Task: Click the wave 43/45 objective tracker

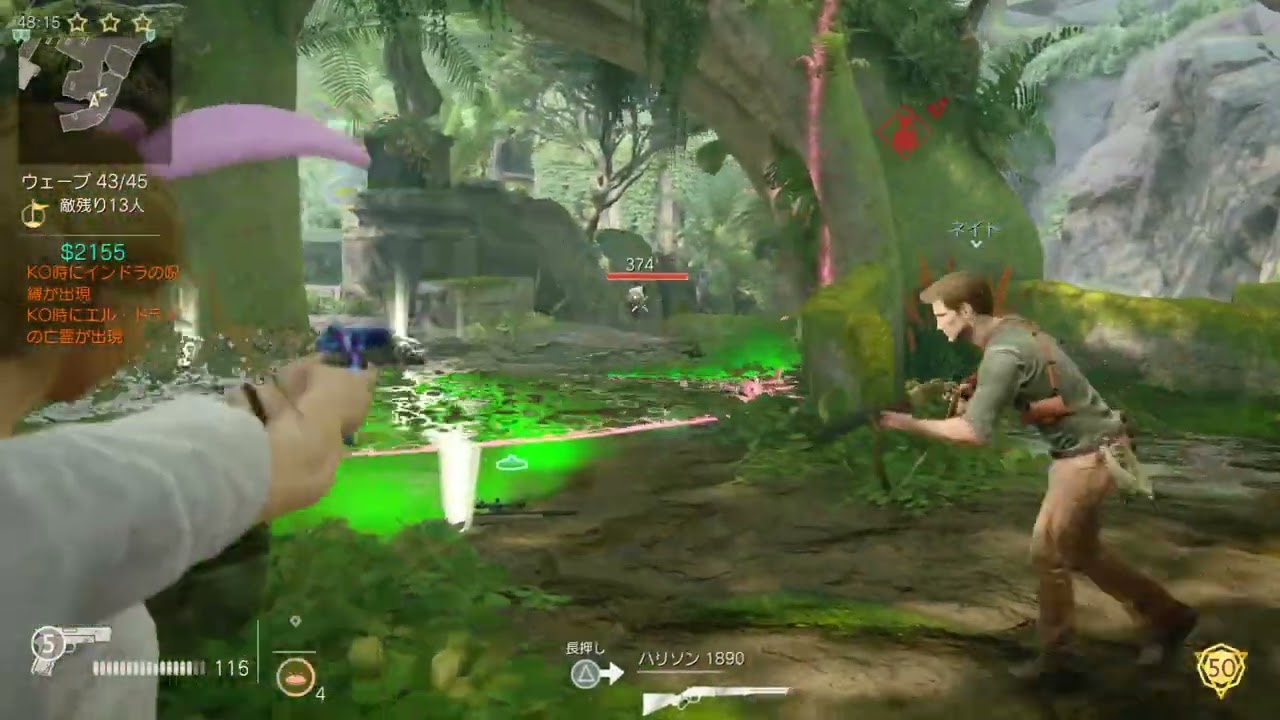Action: (x=84, y=182)
